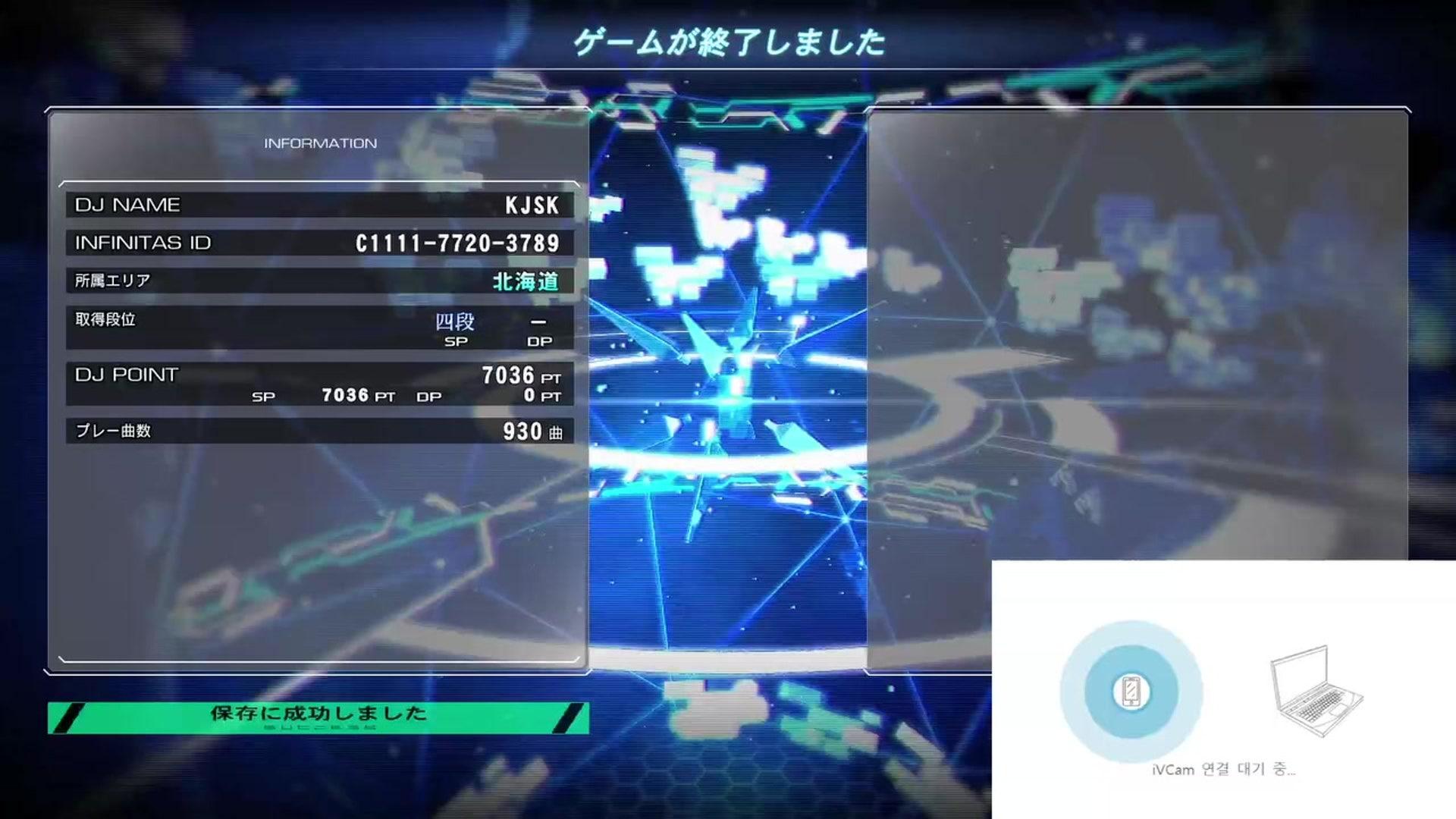Image resolution: width=1456 pixels, height=819 pixels.
Task: Click the DP rank label under 取得段位
Action: tap(541, 341)
